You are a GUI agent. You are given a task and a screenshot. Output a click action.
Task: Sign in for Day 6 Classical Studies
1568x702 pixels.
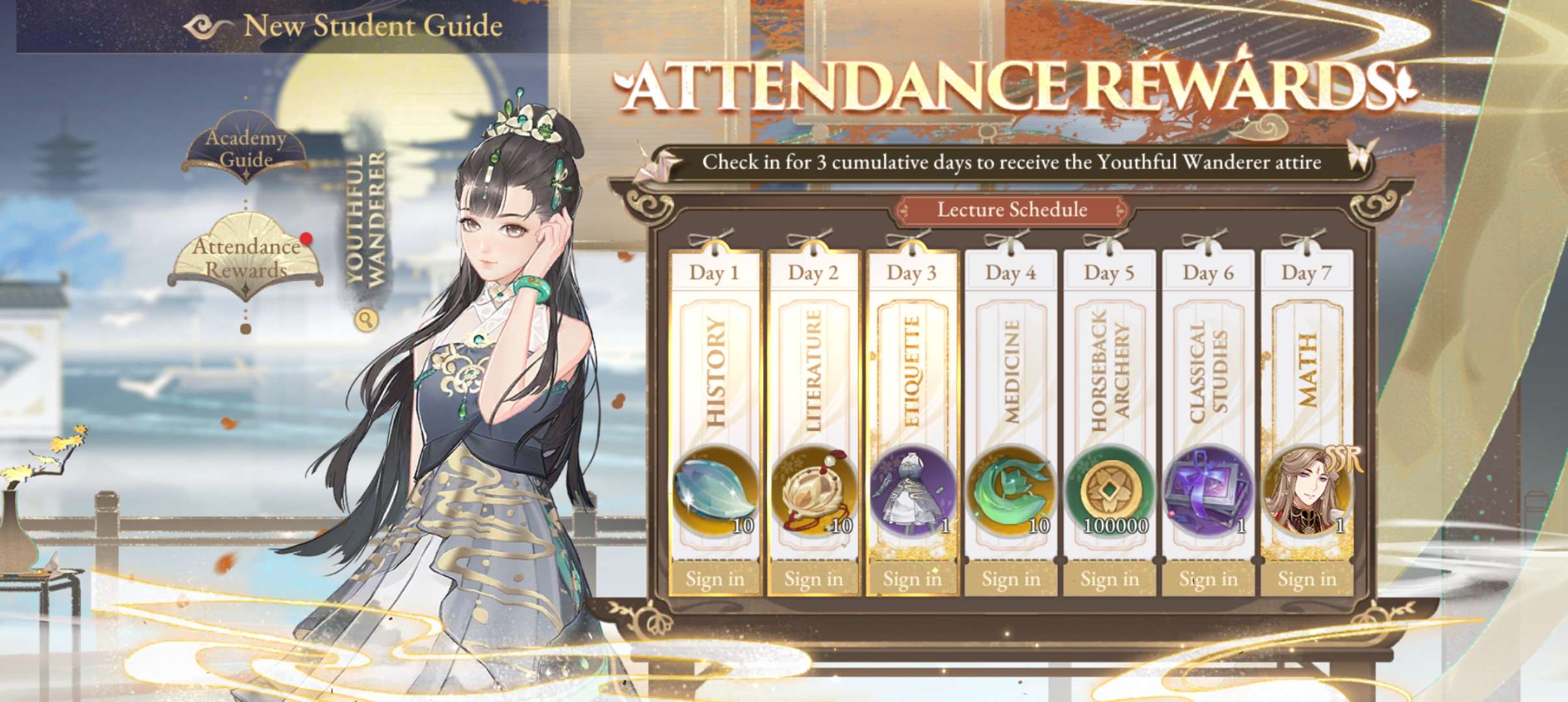[x=1209, y=578]
